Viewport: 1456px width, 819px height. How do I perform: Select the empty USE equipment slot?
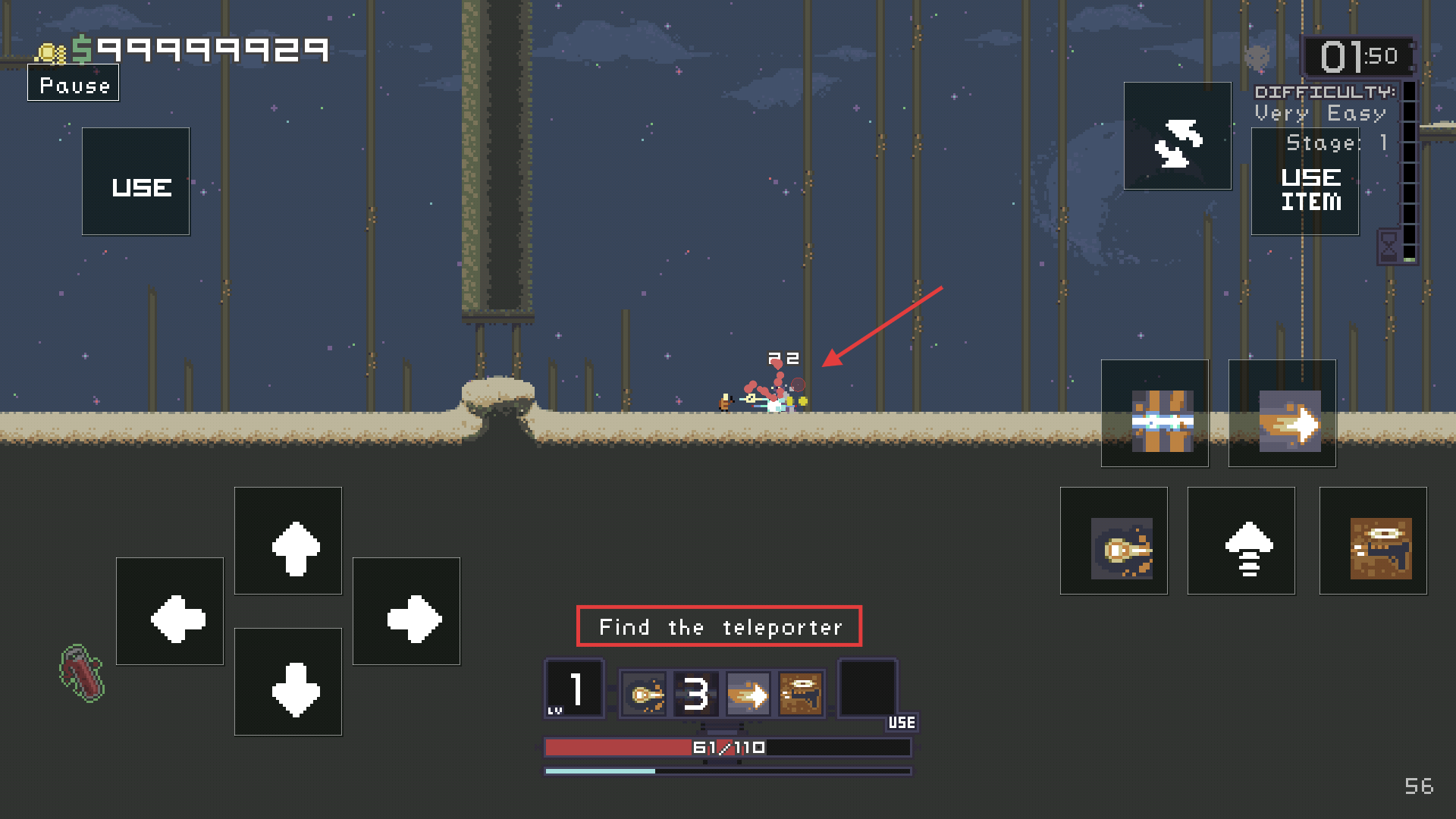click(868, 689)
